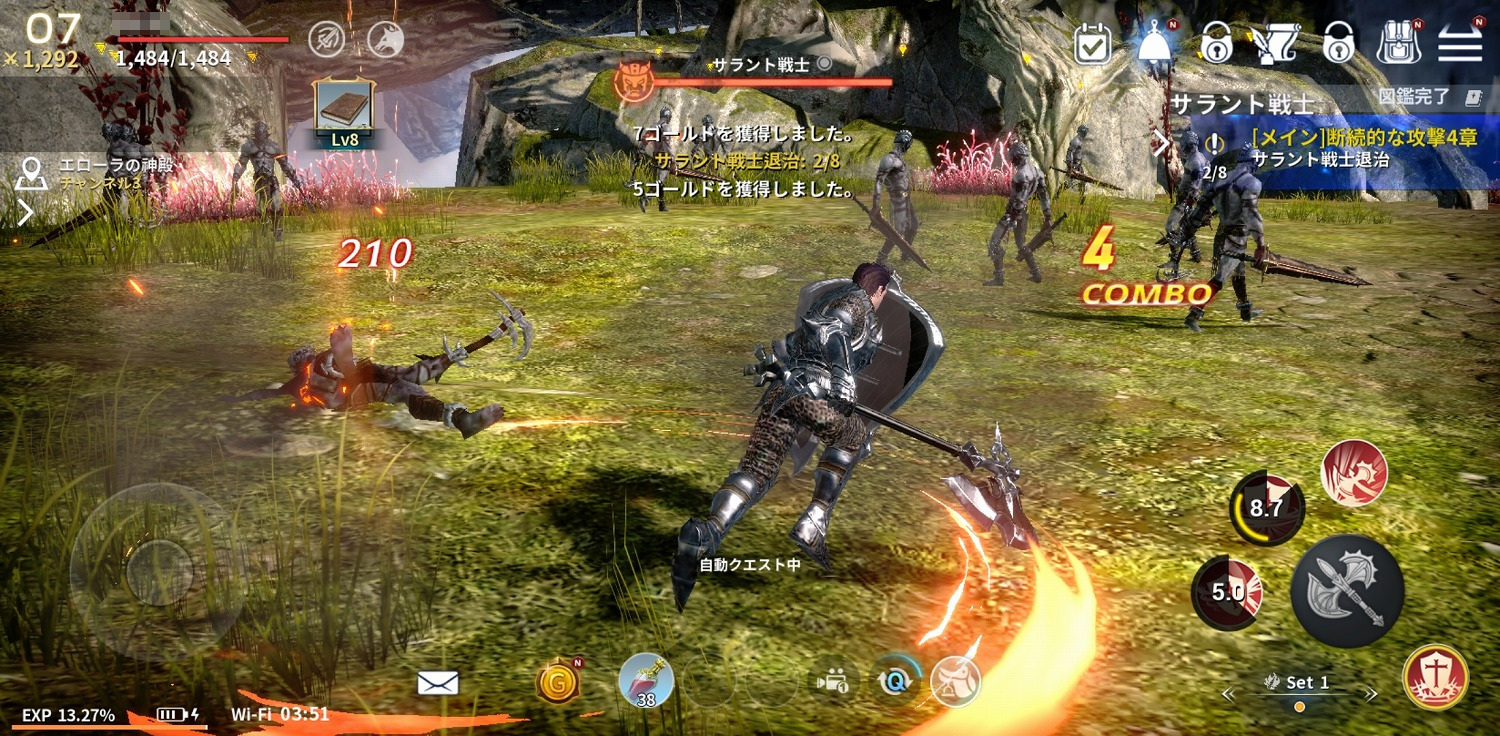Open the backpack inventory
Viewport: 1500px width, 736px height.
[x=1399, y=43]
